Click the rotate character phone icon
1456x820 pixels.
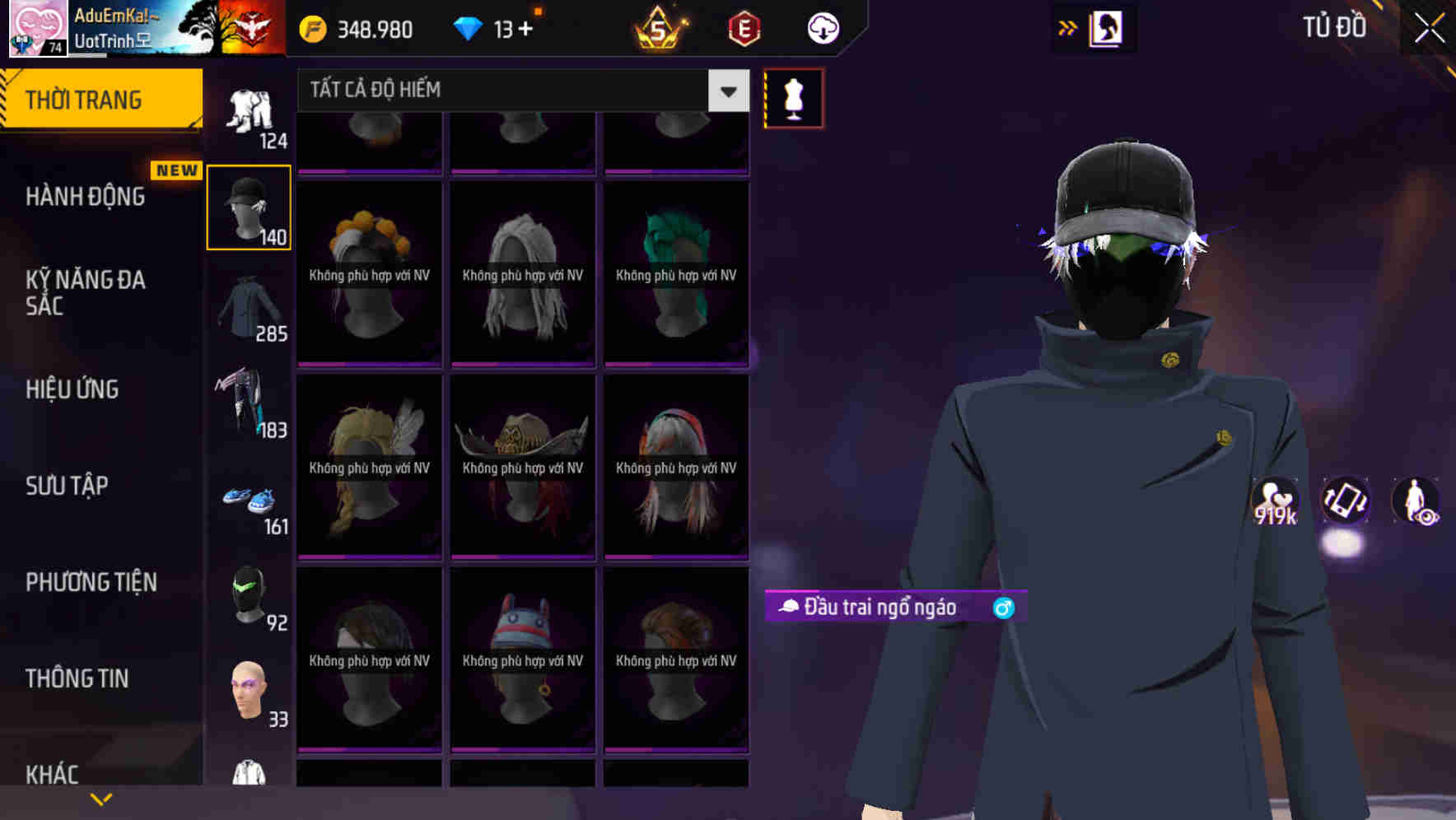click(1347, 503)
